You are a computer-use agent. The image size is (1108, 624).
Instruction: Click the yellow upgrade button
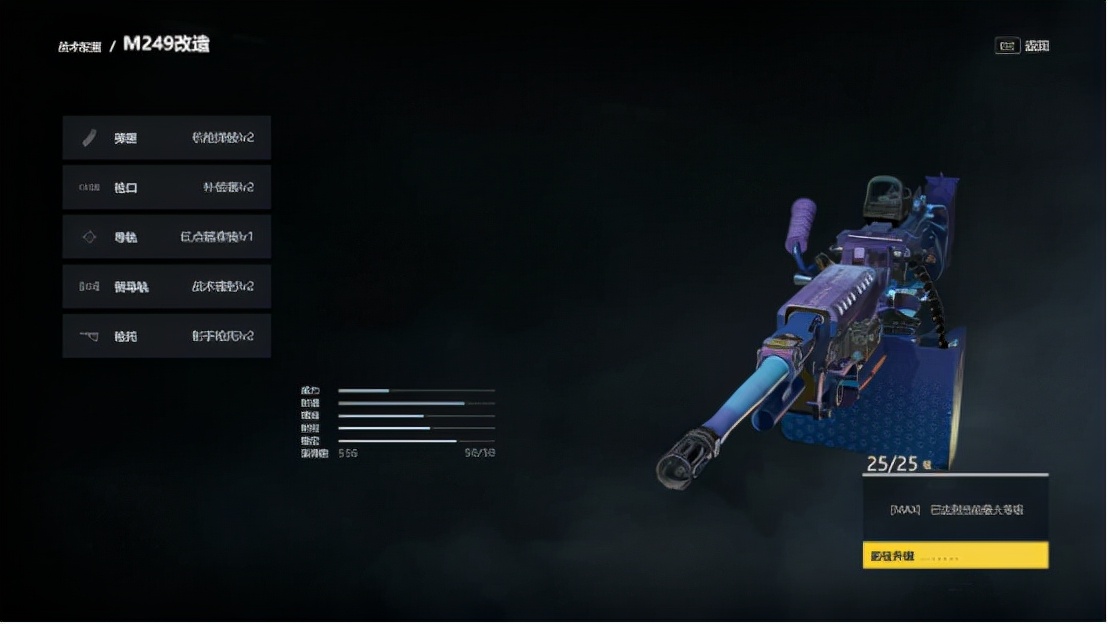955,555
